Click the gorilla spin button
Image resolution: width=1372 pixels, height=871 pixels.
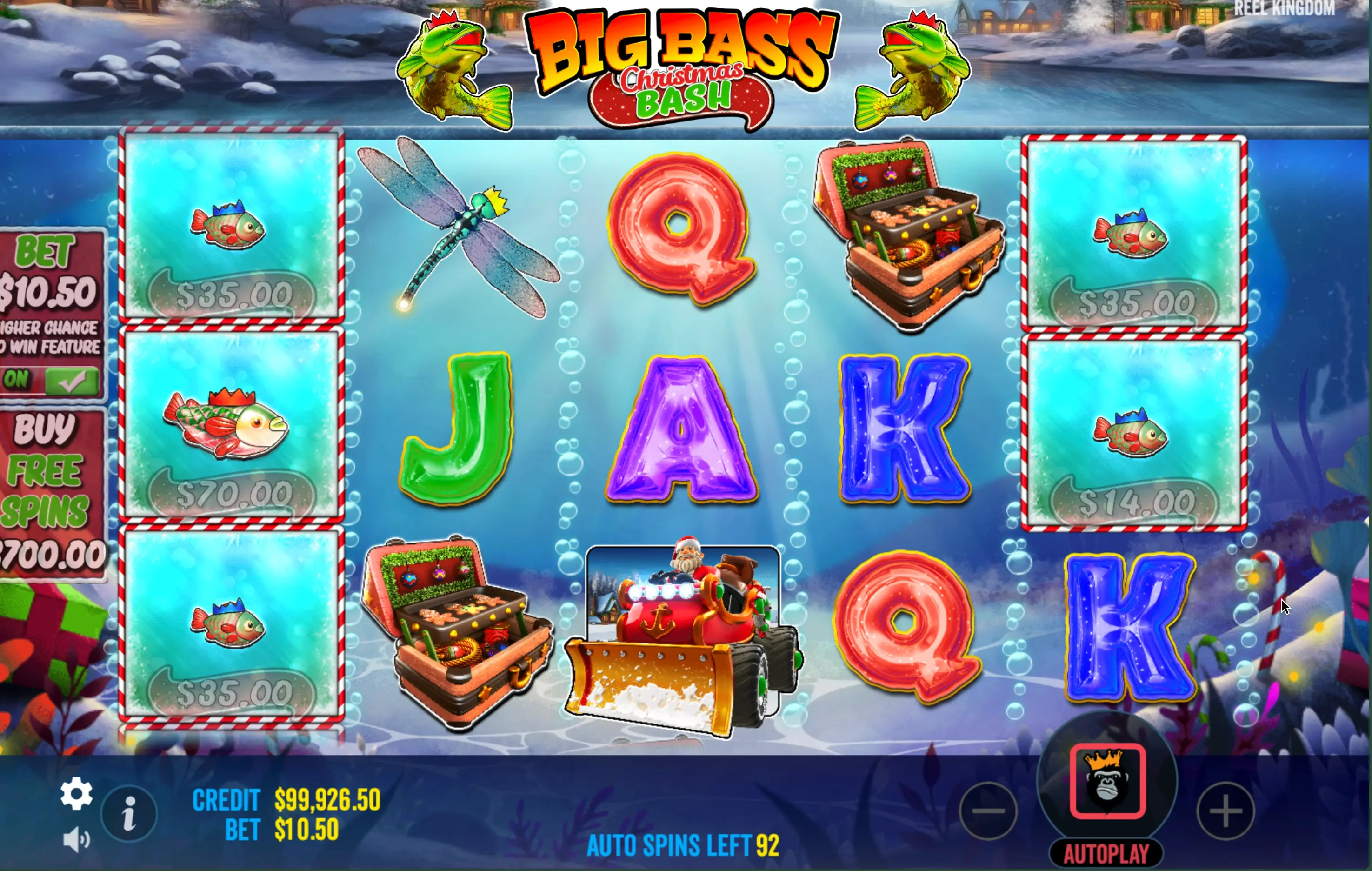1107,781
